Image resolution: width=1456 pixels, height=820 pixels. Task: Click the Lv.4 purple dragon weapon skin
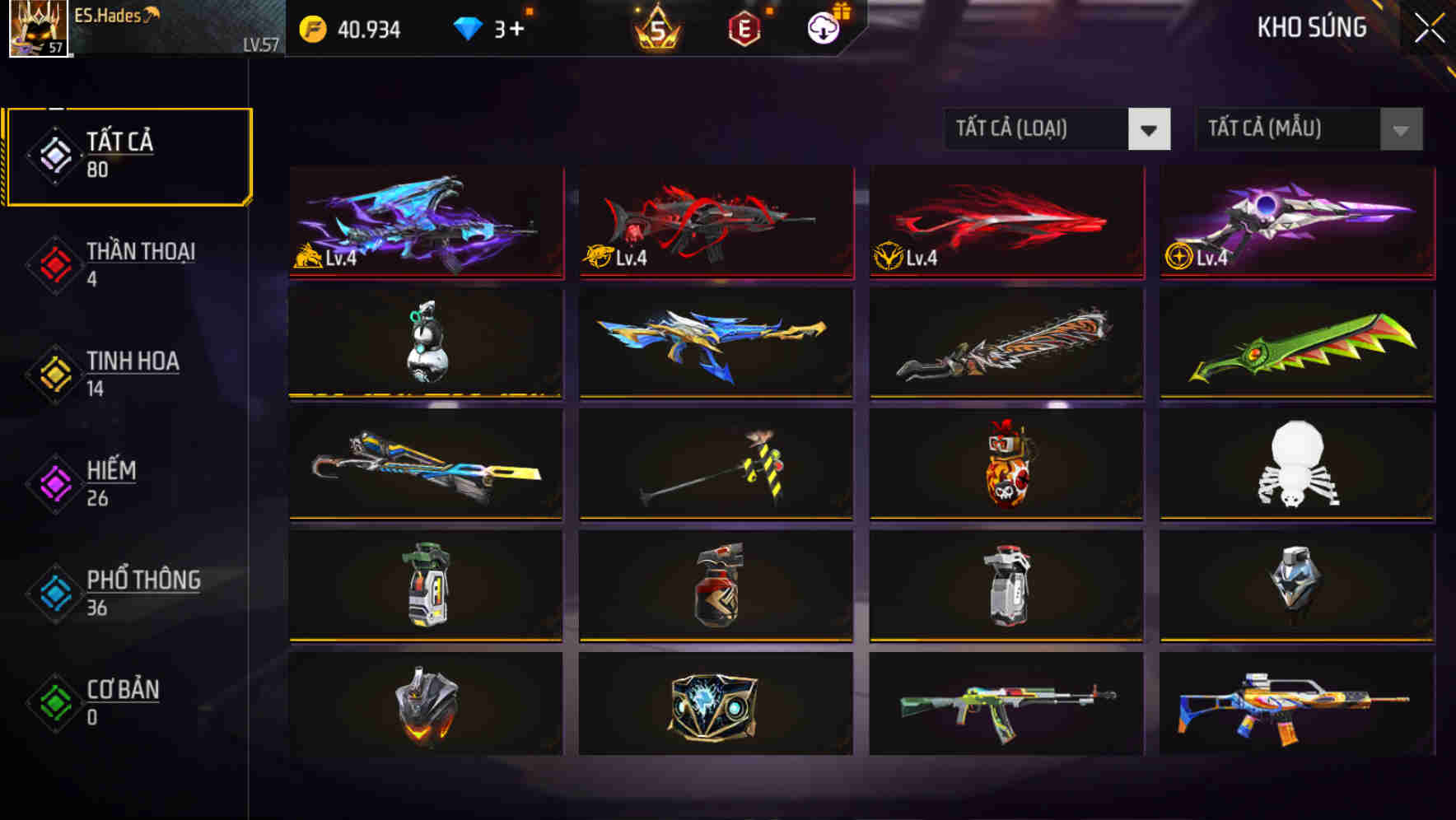pos(424,224)
